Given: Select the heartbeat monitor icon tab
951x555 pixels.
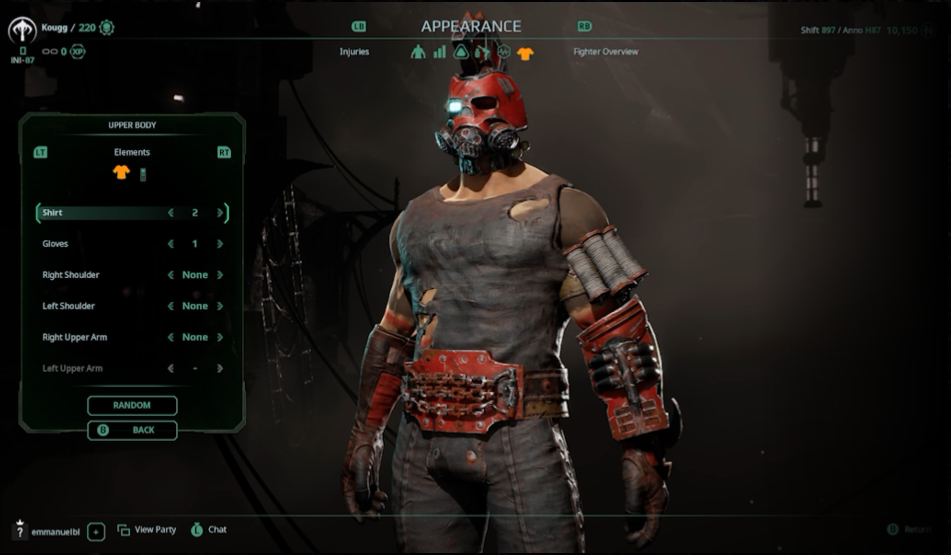Looking at the screenshot, I should click(x=505, y=52).
